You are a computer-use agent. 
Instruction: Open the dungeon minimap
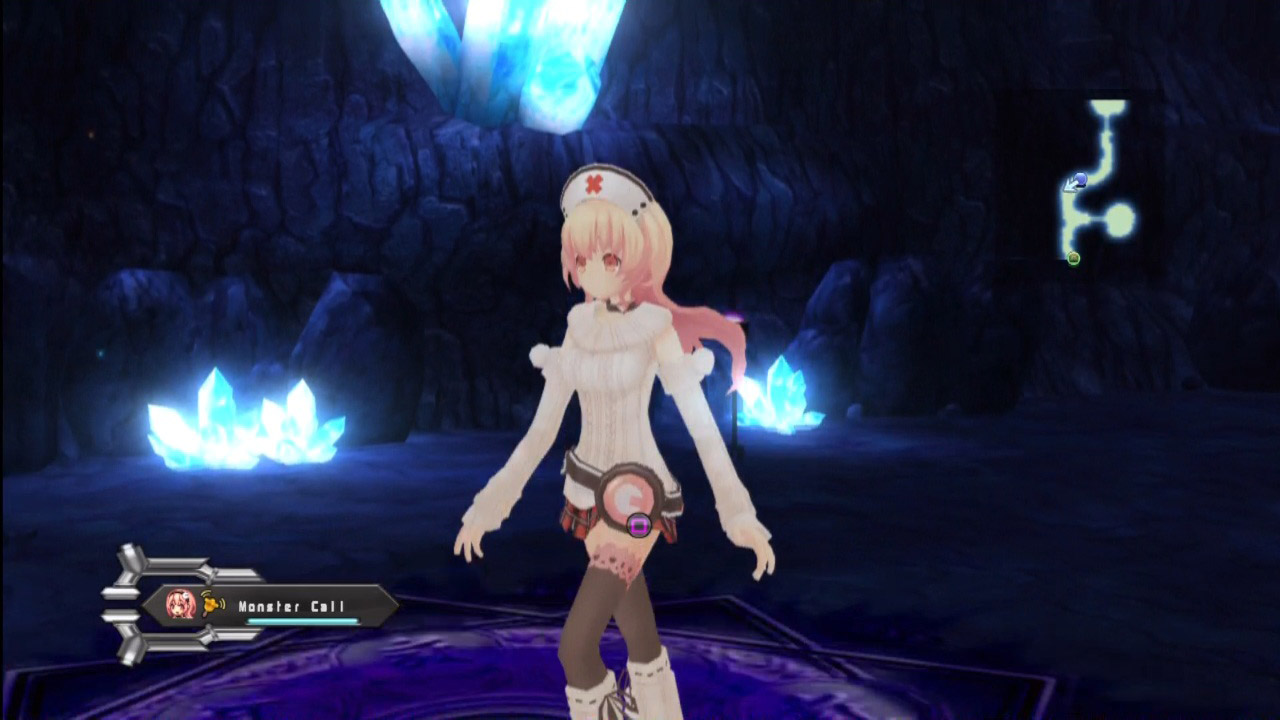coord(1098,180)
